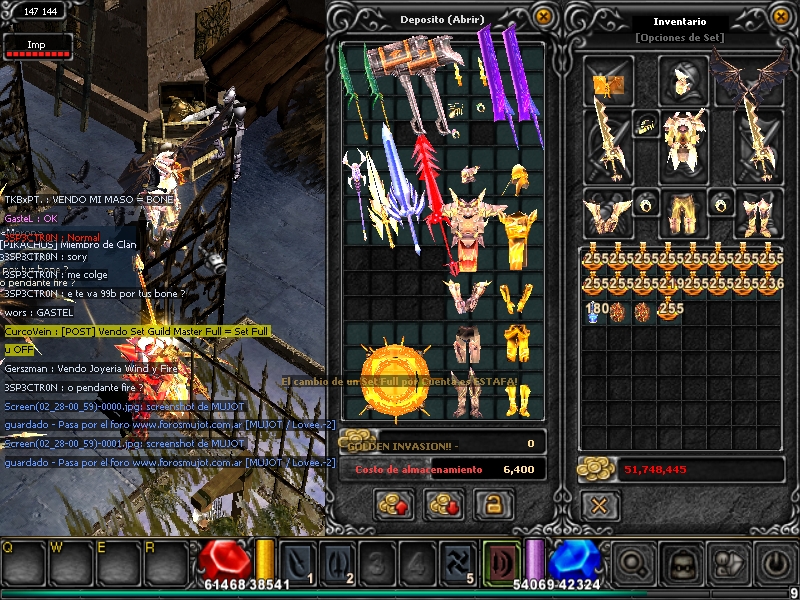This screenshot has width=800, height=600.
Task: Deposit zen into the warehouse
Action: pyautogui.click(x=394, y=505)
